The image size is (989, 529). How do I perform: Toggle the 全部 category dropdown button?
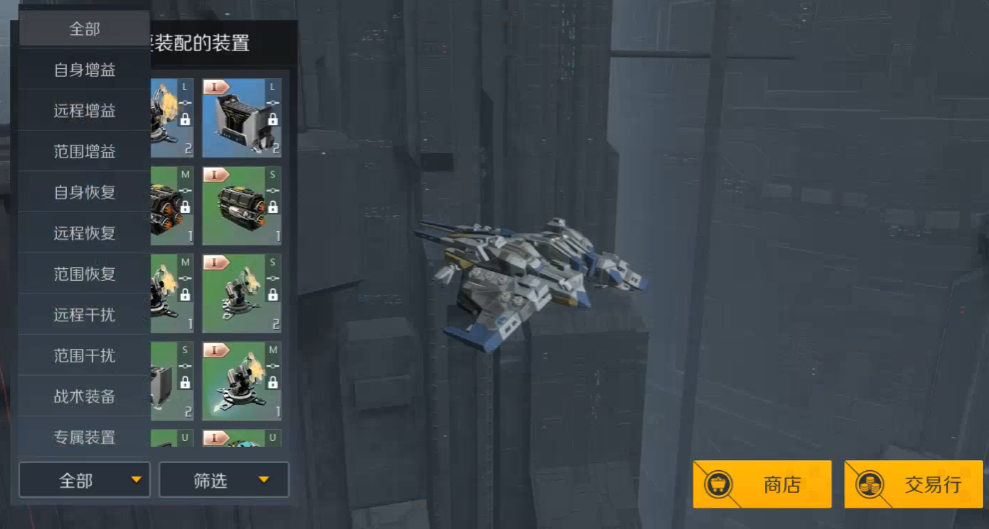(x=84, y=481)
